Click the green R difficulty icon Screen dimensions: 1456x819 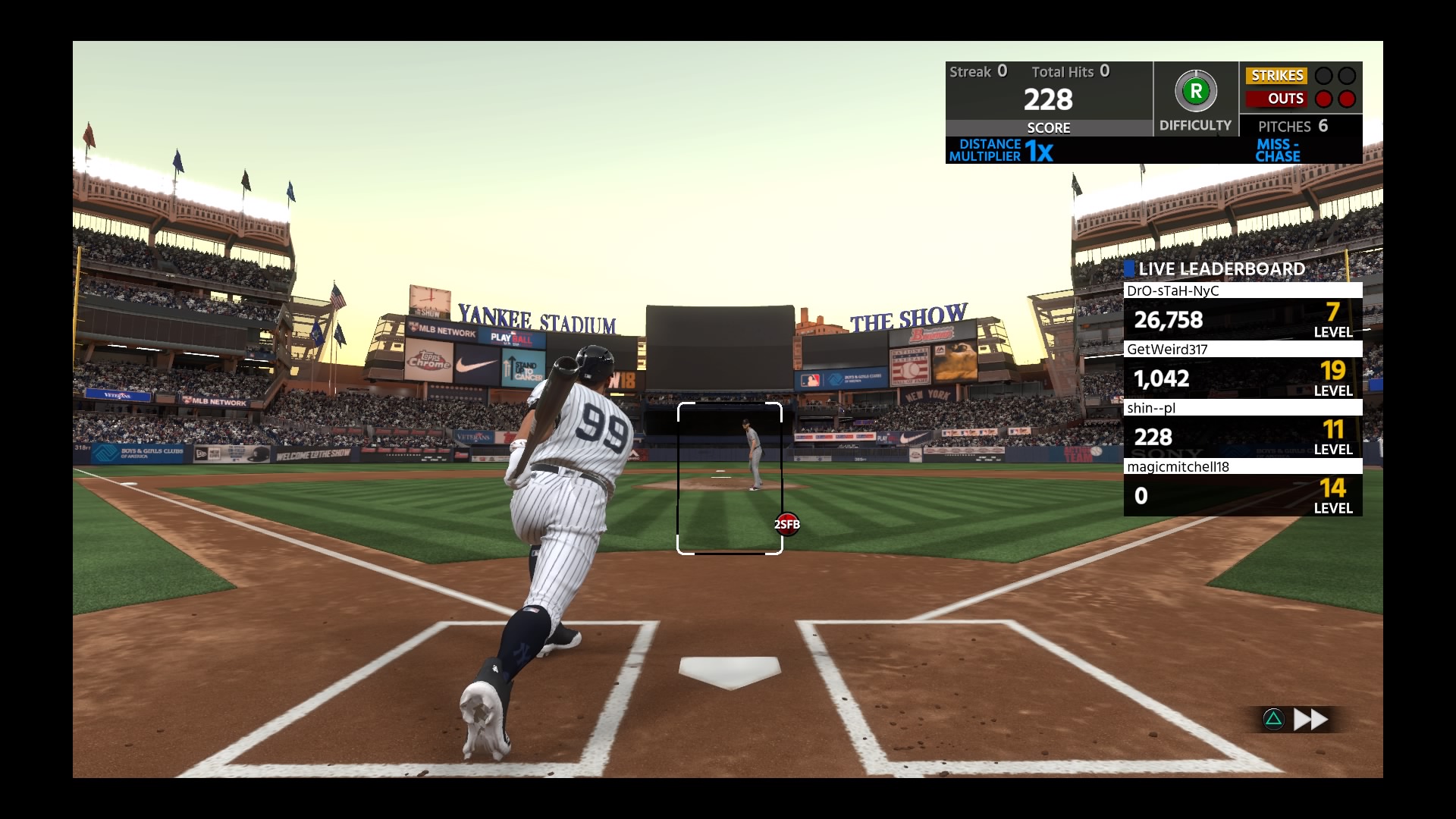(1195, 92)
